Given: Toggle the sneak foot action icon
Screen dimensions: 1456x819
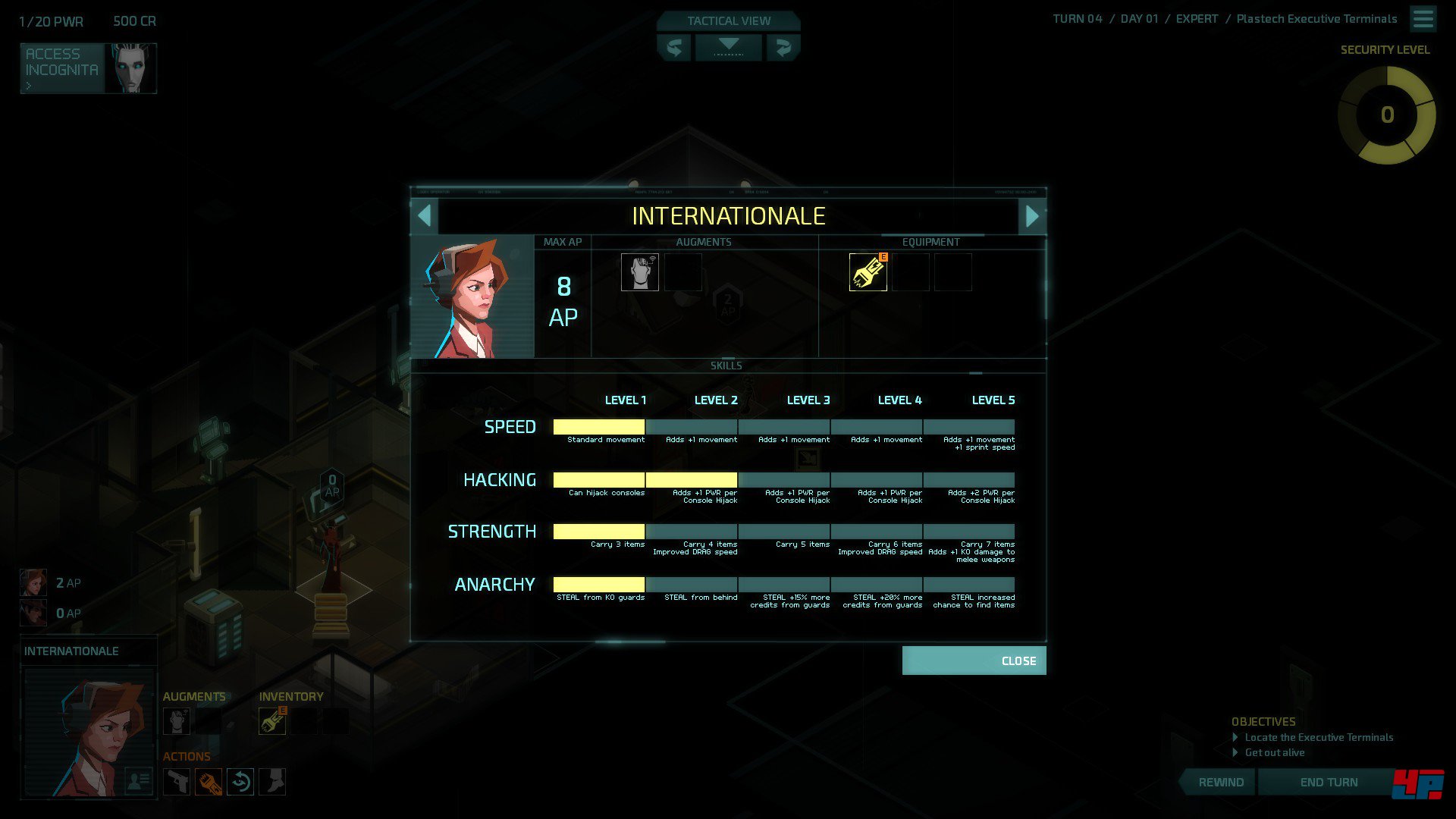Looking at the screenshot, I should click(272, 782).
